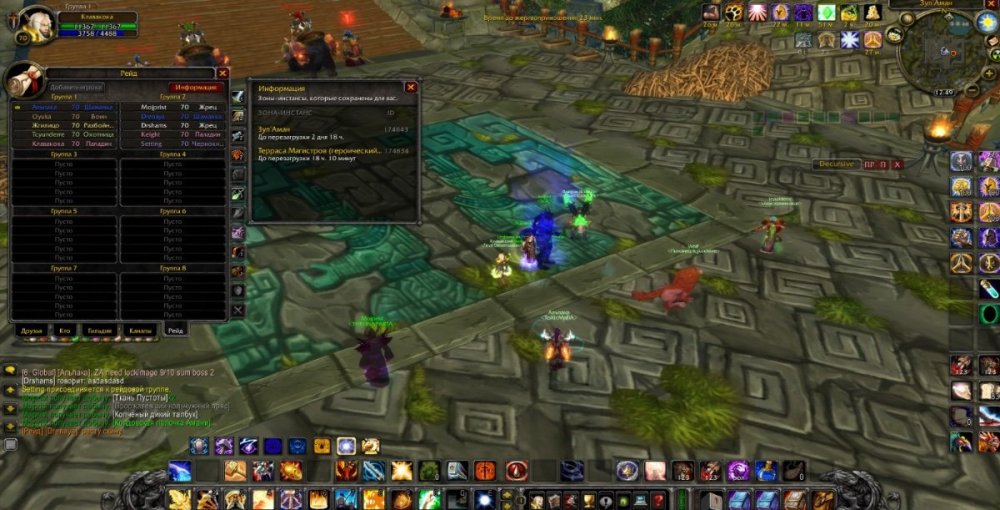Select the Рейд tab
The image size is (1000, 510).
click(x=175, y=330)
